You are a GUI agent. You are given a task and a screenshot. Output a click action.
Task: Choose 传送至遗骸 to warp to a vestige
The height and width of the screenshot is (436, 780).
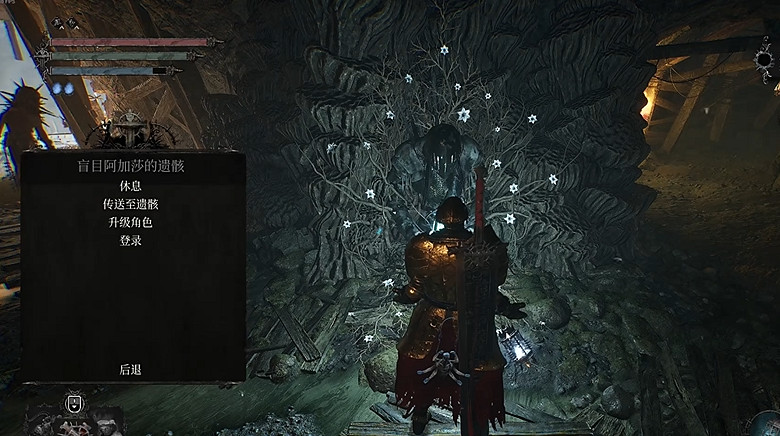tap(130, 204)
